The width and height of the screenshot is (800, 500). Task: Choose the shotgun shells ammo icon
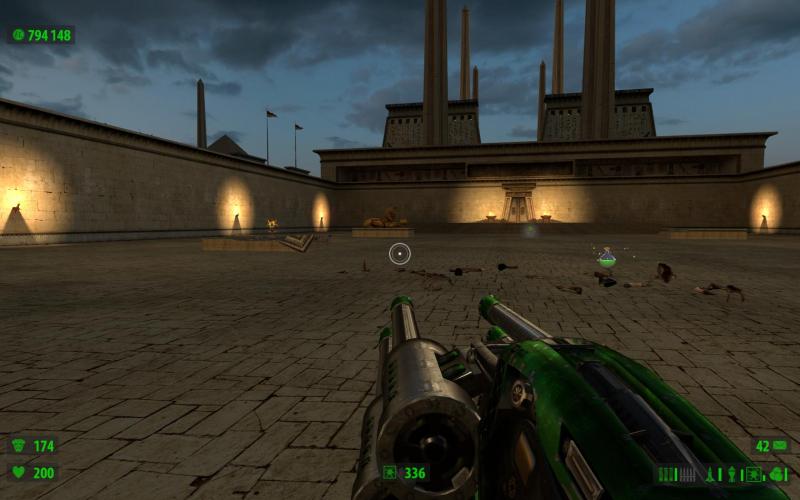coord(666,474)
